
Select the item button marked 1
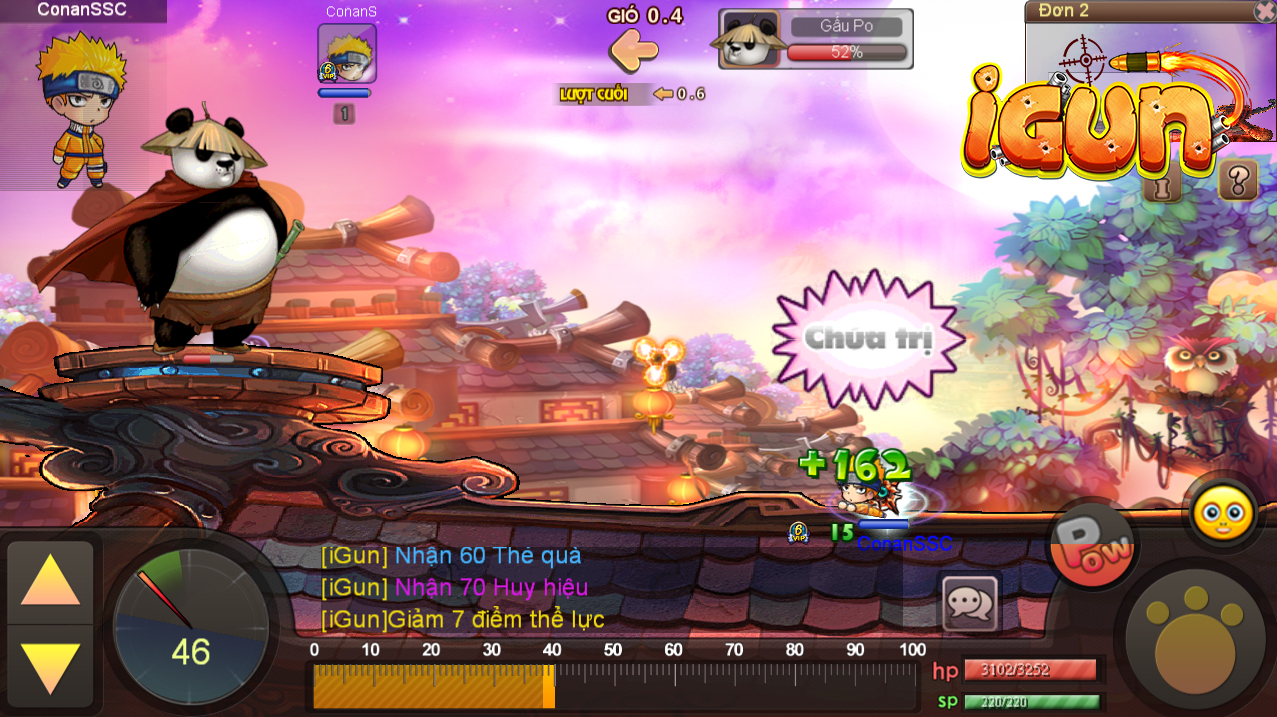[x=1162, y=186]
